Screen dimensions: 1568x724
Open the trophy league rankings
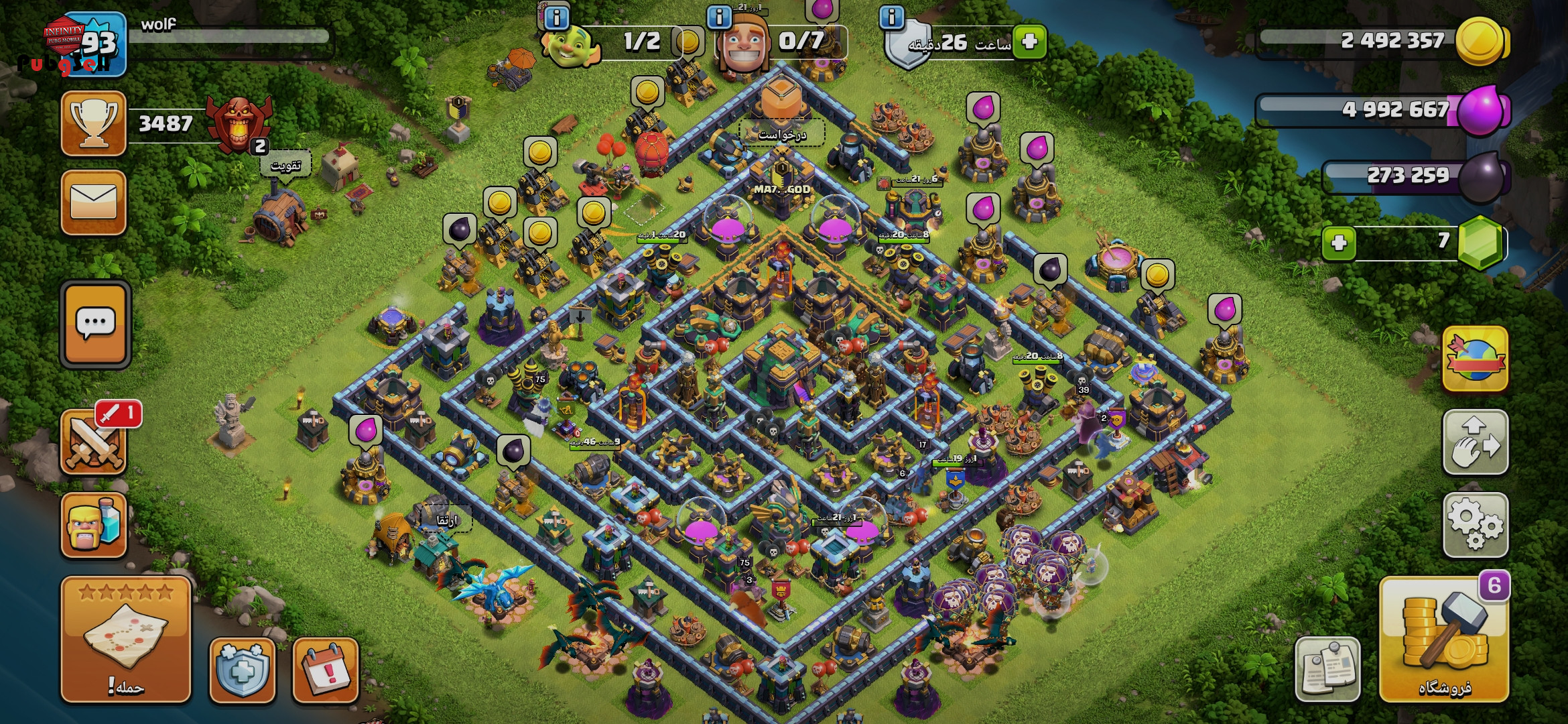(94, 123)
